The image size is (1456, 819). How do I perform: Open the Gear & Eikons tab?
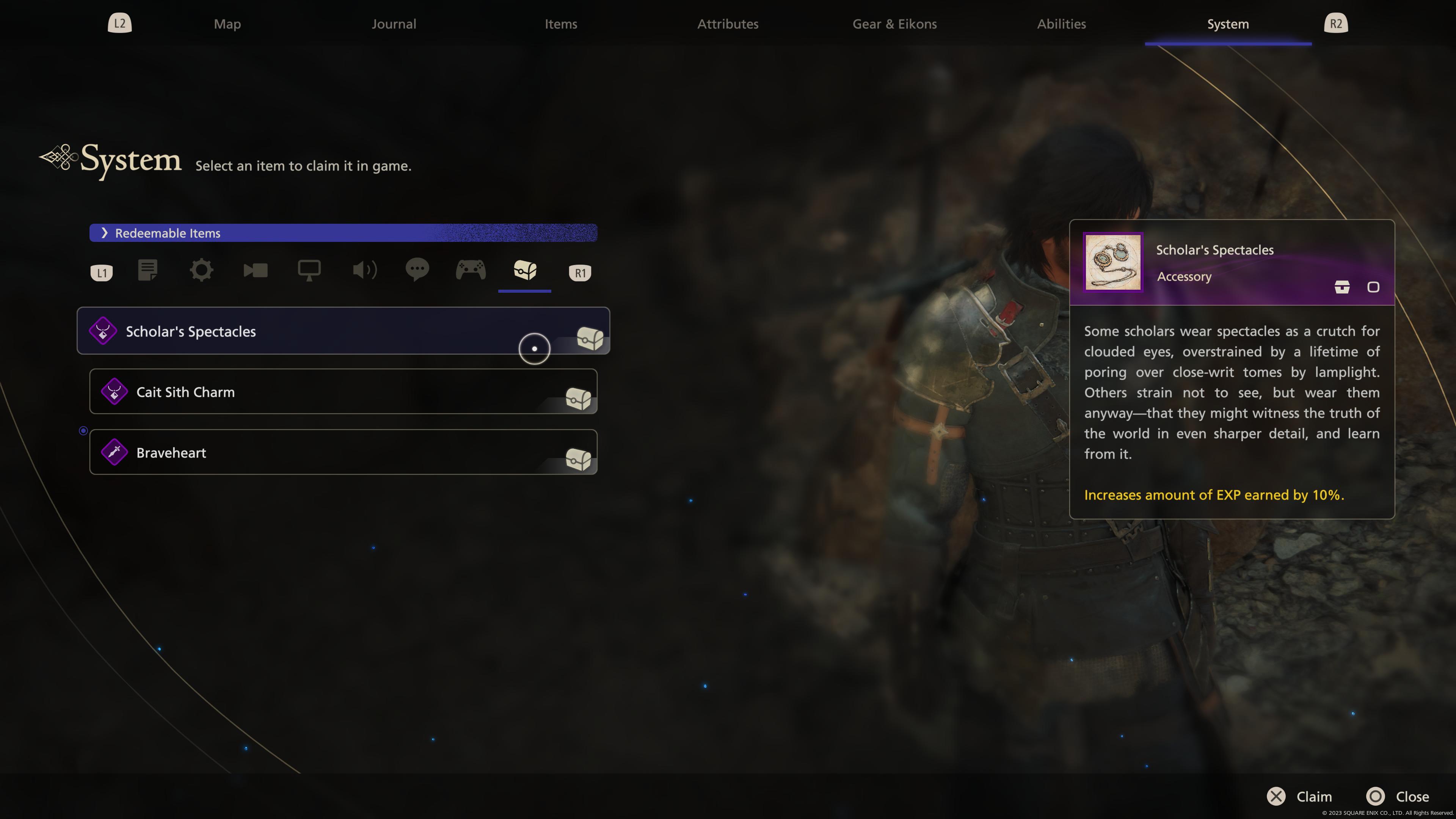[x=894, y=24]
